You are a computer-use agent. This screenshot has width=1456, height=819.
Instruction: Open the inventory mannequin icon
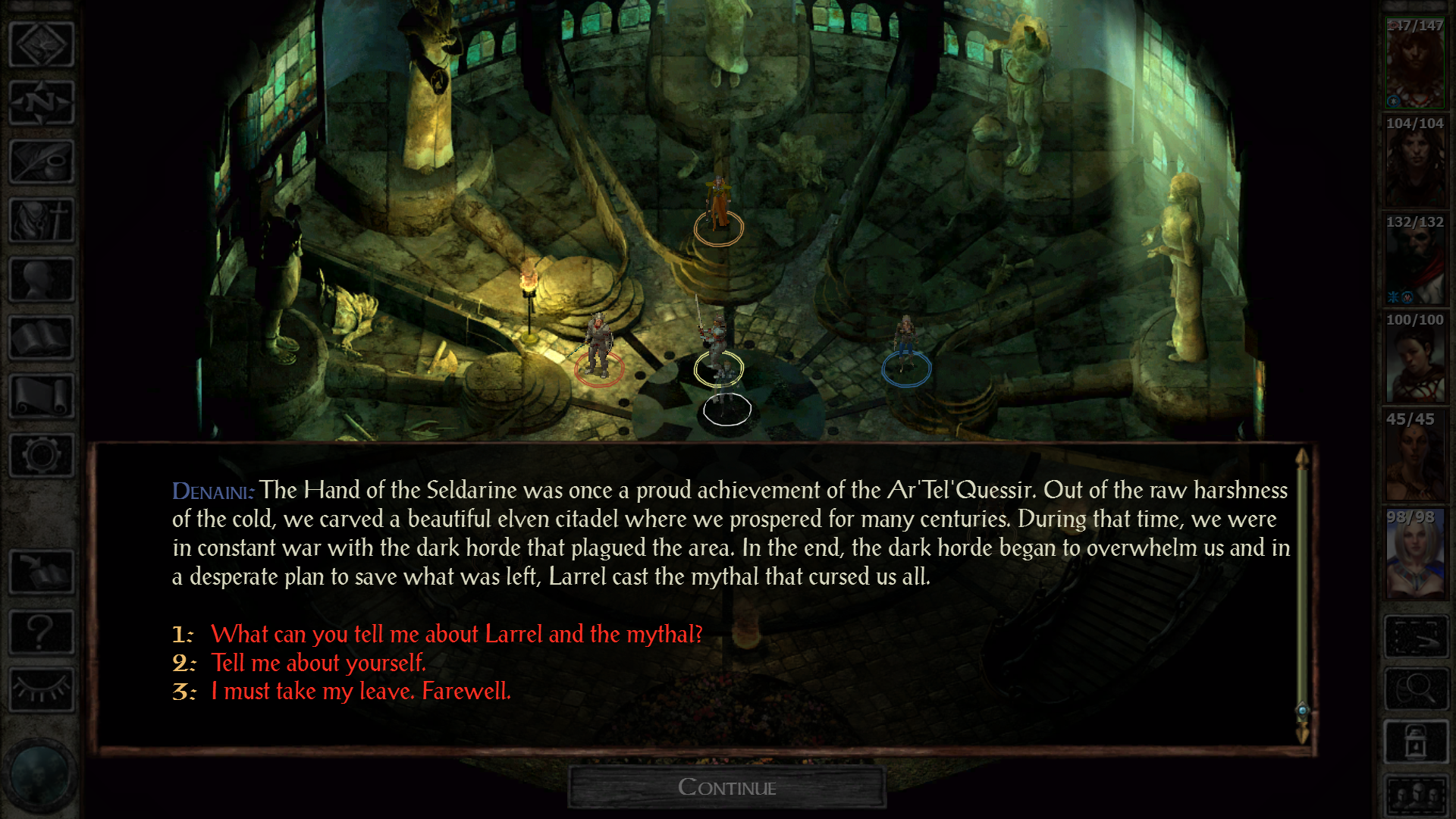pyautogui.click(x=42, y=278)
